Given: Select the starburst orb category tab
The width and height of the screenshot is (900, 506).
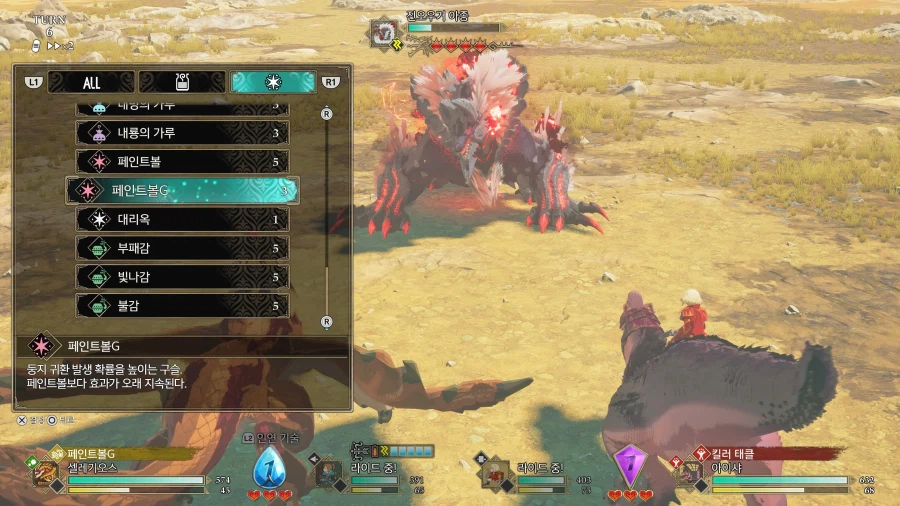Looking at the screenshot, I should (x=272, y=82).
